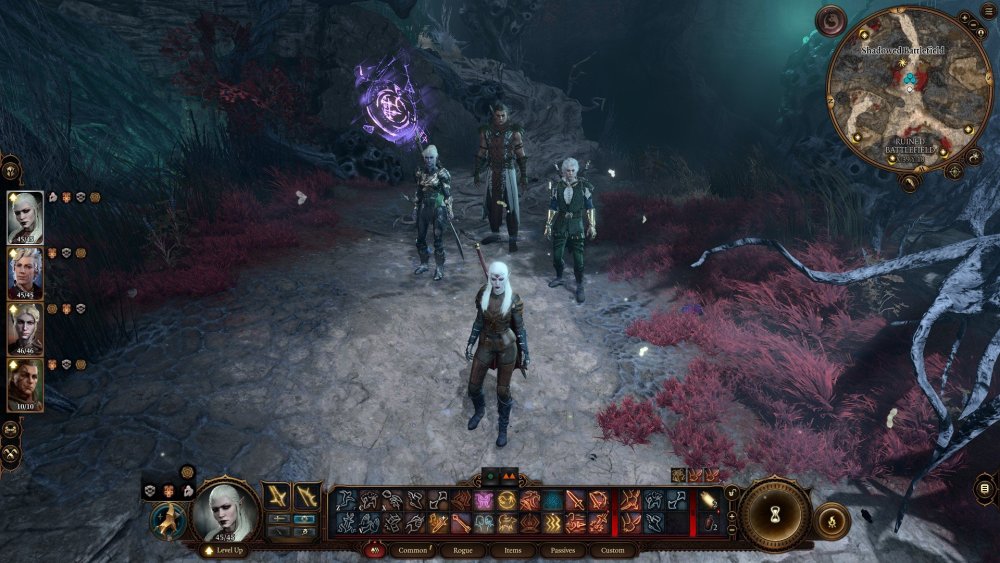Open the campfire rest button
The height and width of the screenshot is (563, 1000).
pyautogui.click(x=832, y=520)
